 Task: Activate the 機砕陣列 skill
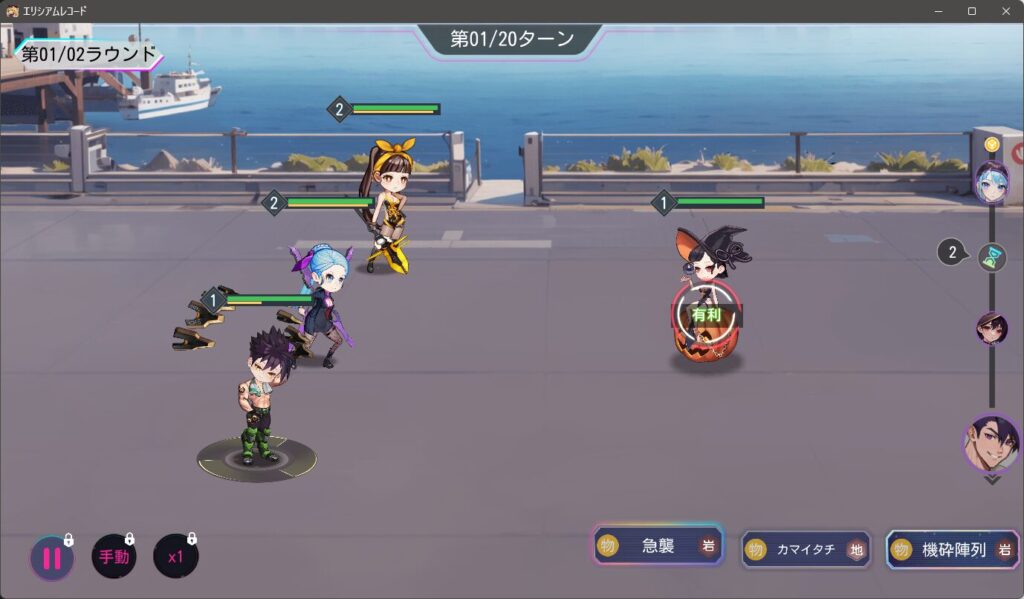click(x=952, y=549)
